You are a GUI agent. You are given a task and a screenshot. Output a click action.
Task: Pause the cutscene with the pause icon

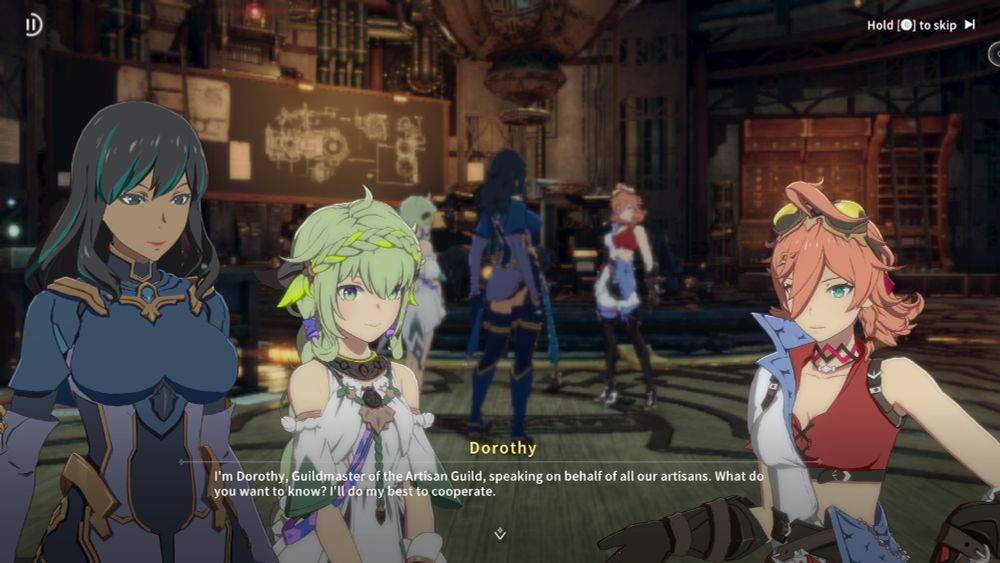point(34,25)
